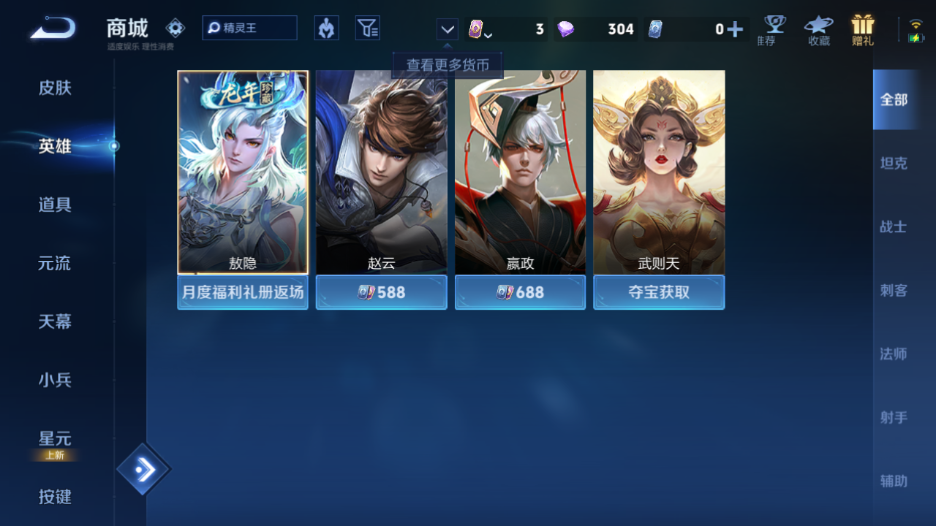Add more currency with the plus button
This screenshot has height=526, width=936.
pyautogui.click(x=735, y=29)
